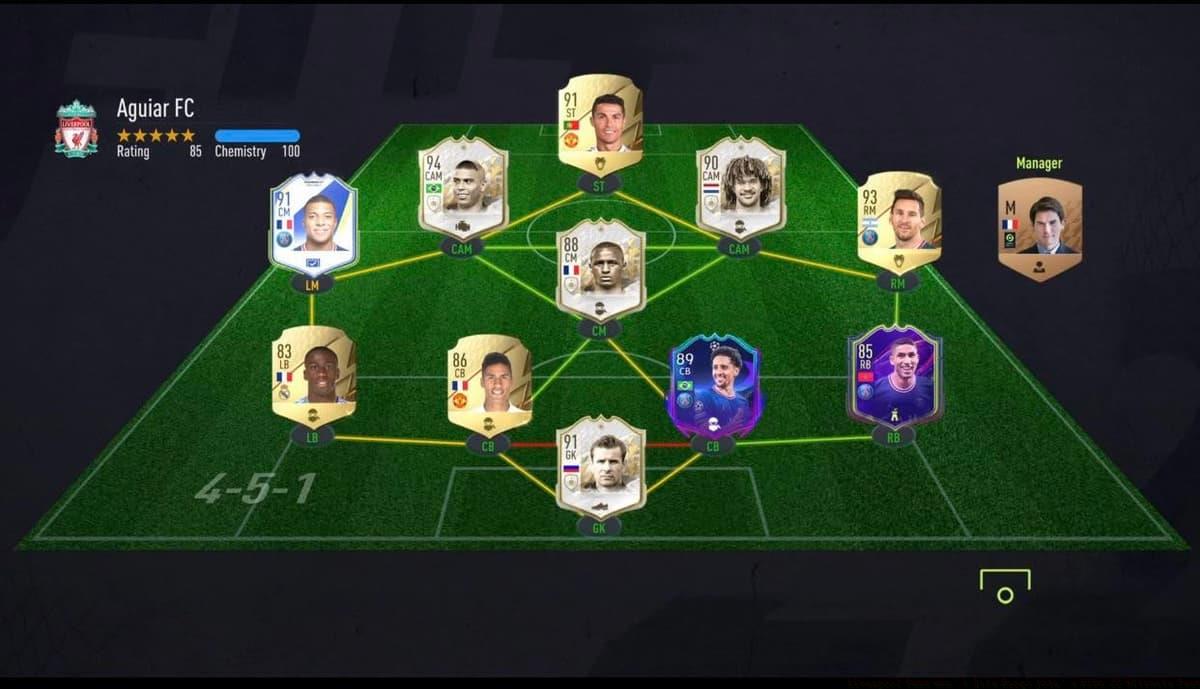Screen dimensions: 1200x689
Task: Choose the 94 CAM player card
Action: (x=462, y=188)
